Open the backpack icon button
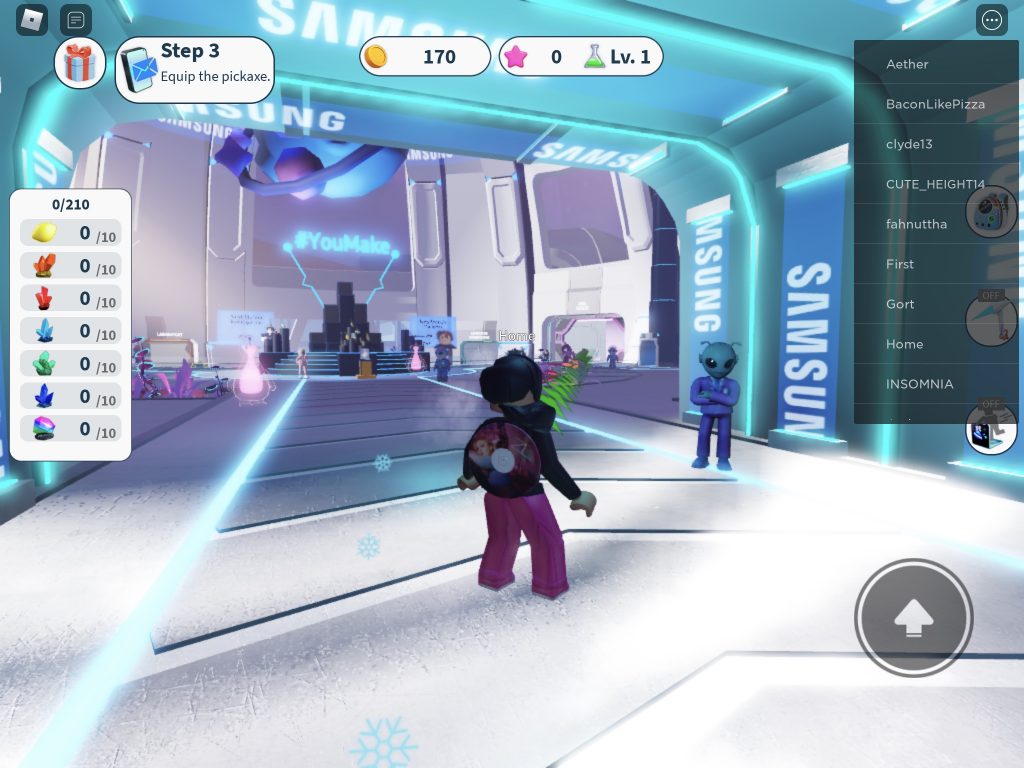 [991, 212]
